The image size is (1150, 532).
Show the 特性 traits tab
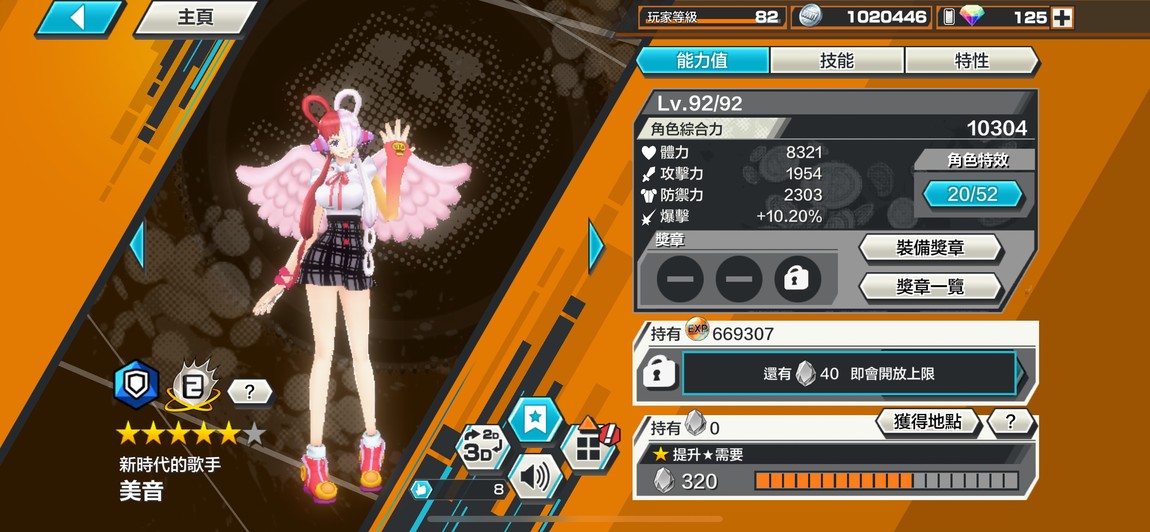(971, 60)
